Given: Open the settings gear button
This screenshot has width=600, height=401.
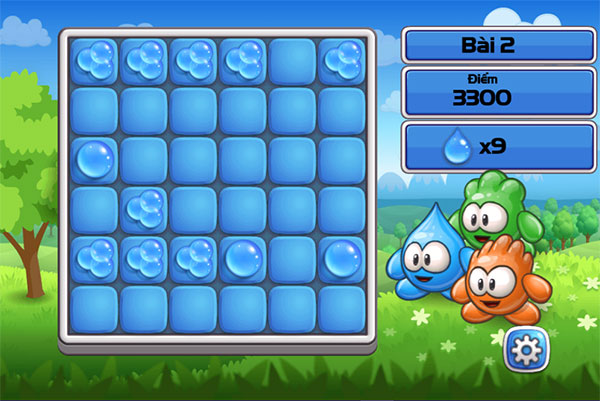Looking at the screenshot, I should click(x=524, y=348).
